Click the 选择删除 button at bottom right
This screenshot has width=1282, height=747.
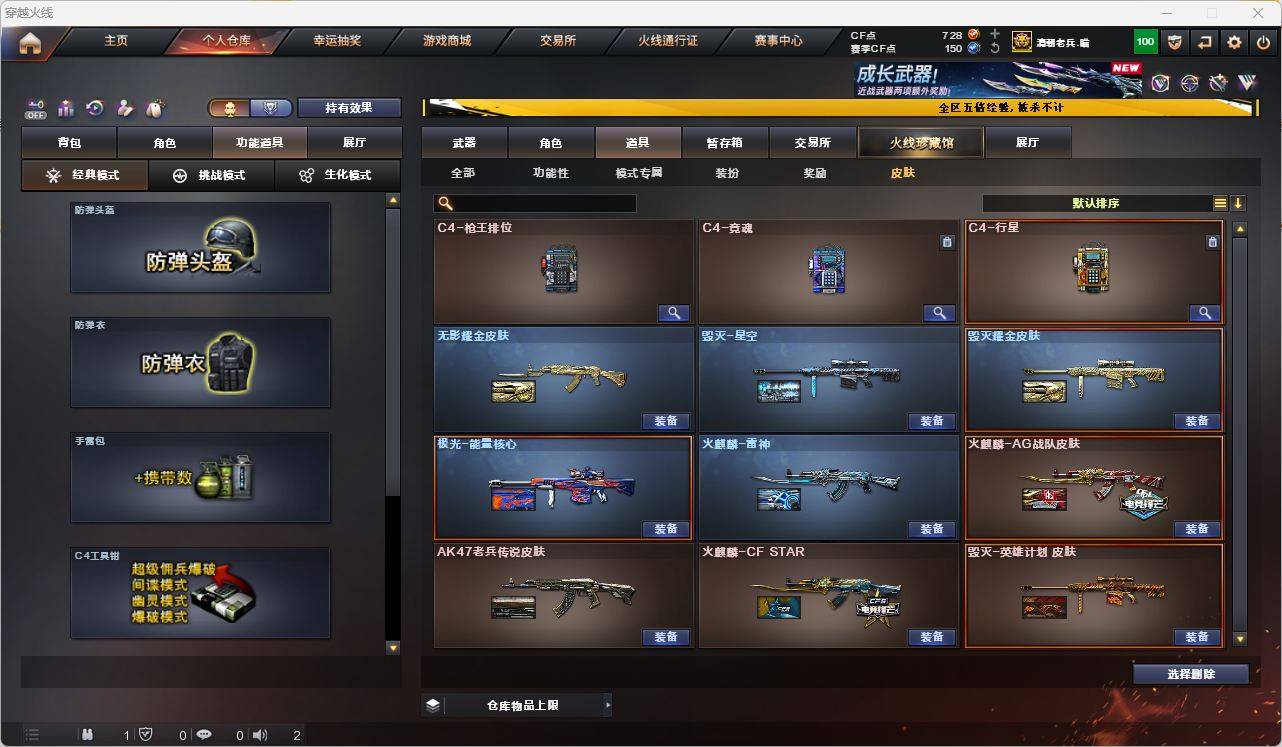(1191, 673)
